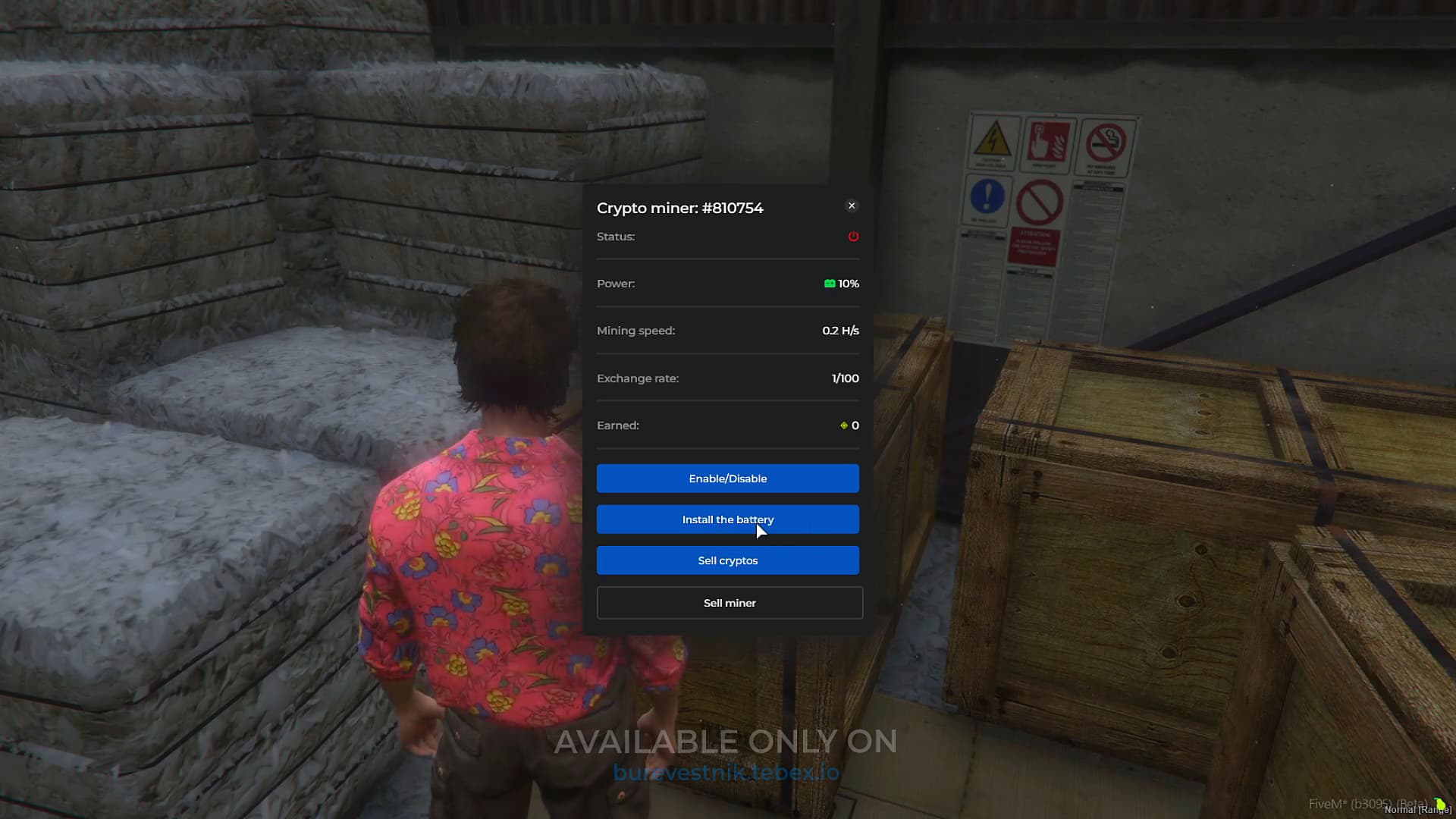1456x819 pixels.
Task: Click the green battery icon next to Power
Action: [x=829, y=284]
